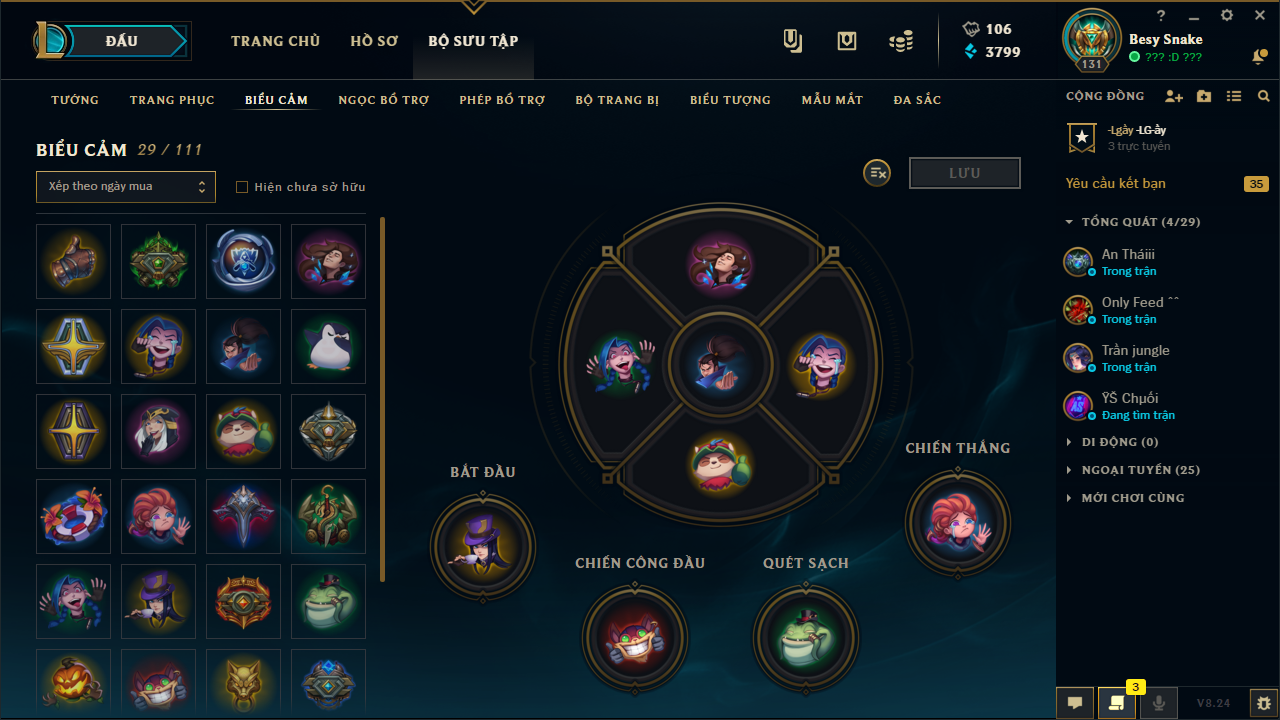Open the HỒ SƠ profile tab
The width and height of the screenshot is (1280, 720).
coord(374,41)
